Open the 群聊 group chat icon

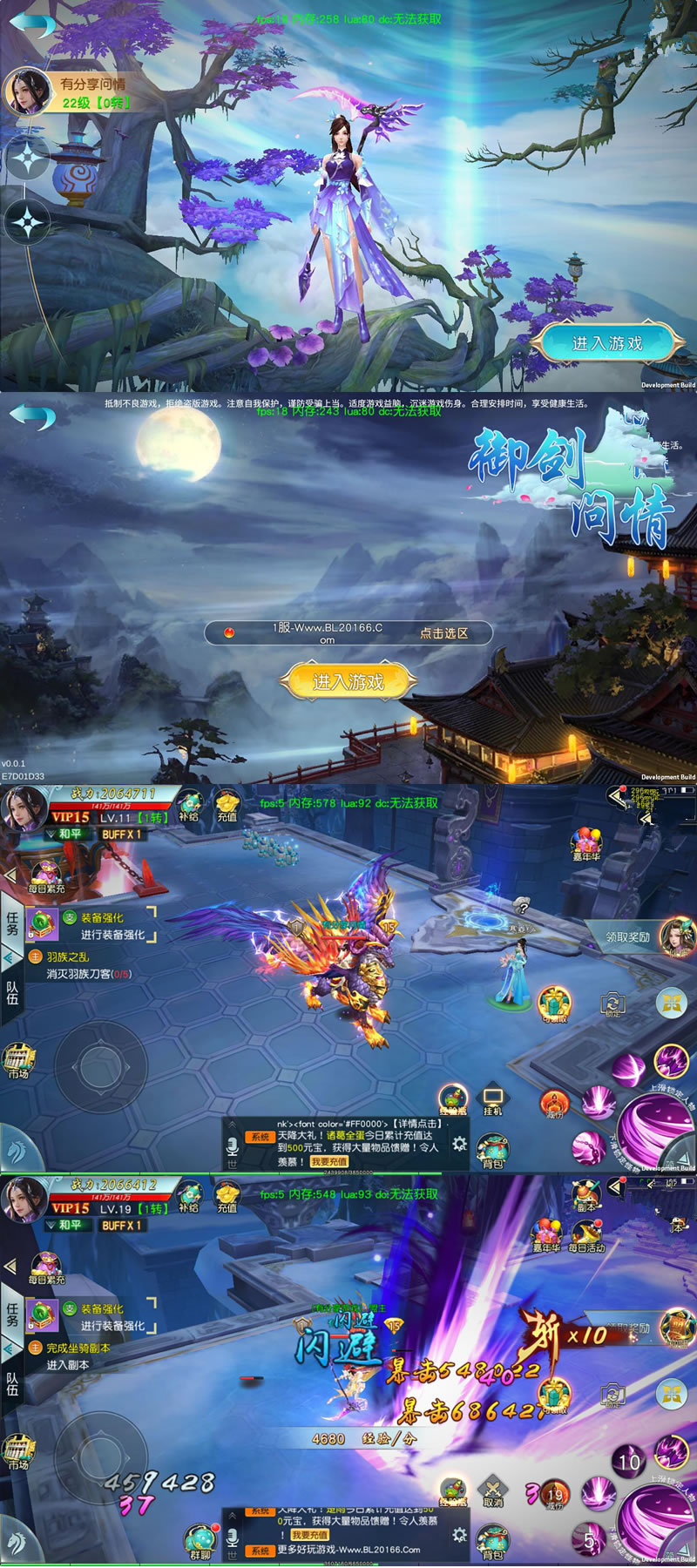coord(200,1540)
